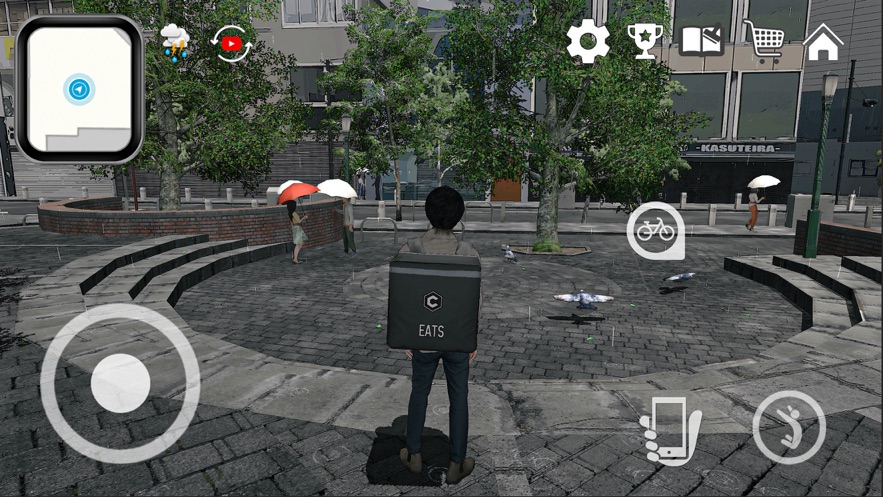Screen dimensions: 883x497
Task: Open the minimap
Action: 79,89
